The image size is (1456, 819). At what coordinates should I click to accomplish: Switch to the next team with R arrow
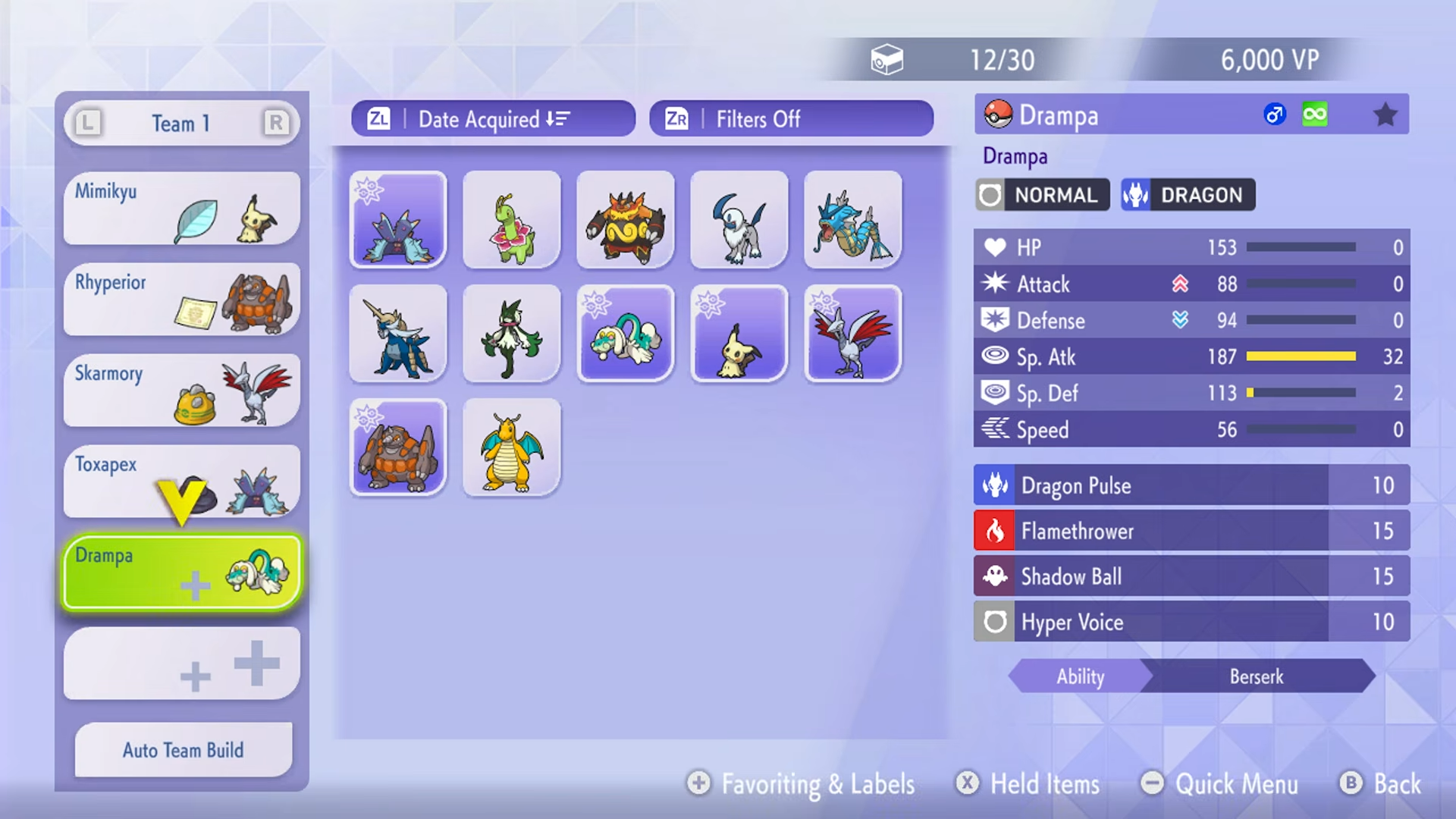pyautogui.click(x=276, y=123)
